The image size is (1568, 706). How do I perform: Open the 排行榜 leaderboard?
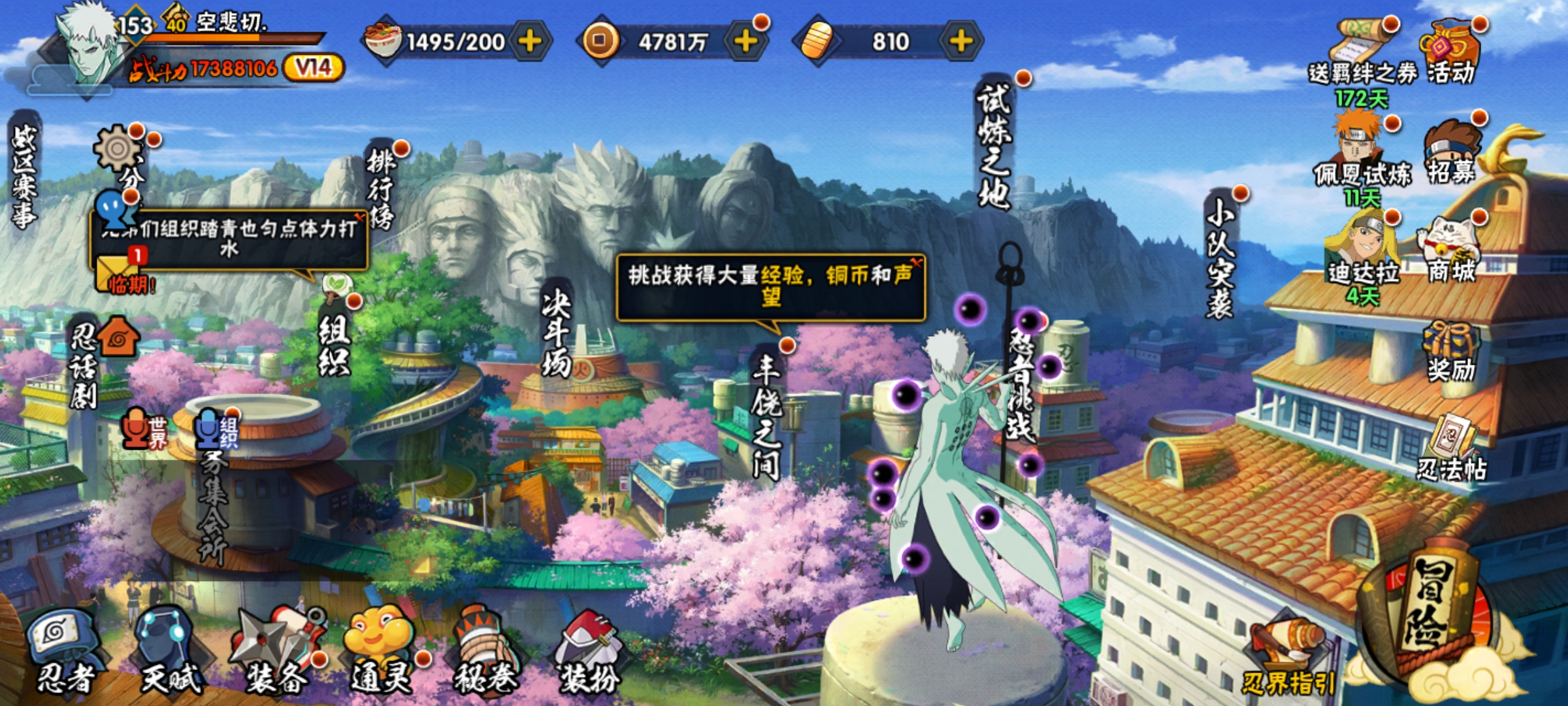point(381,186)
